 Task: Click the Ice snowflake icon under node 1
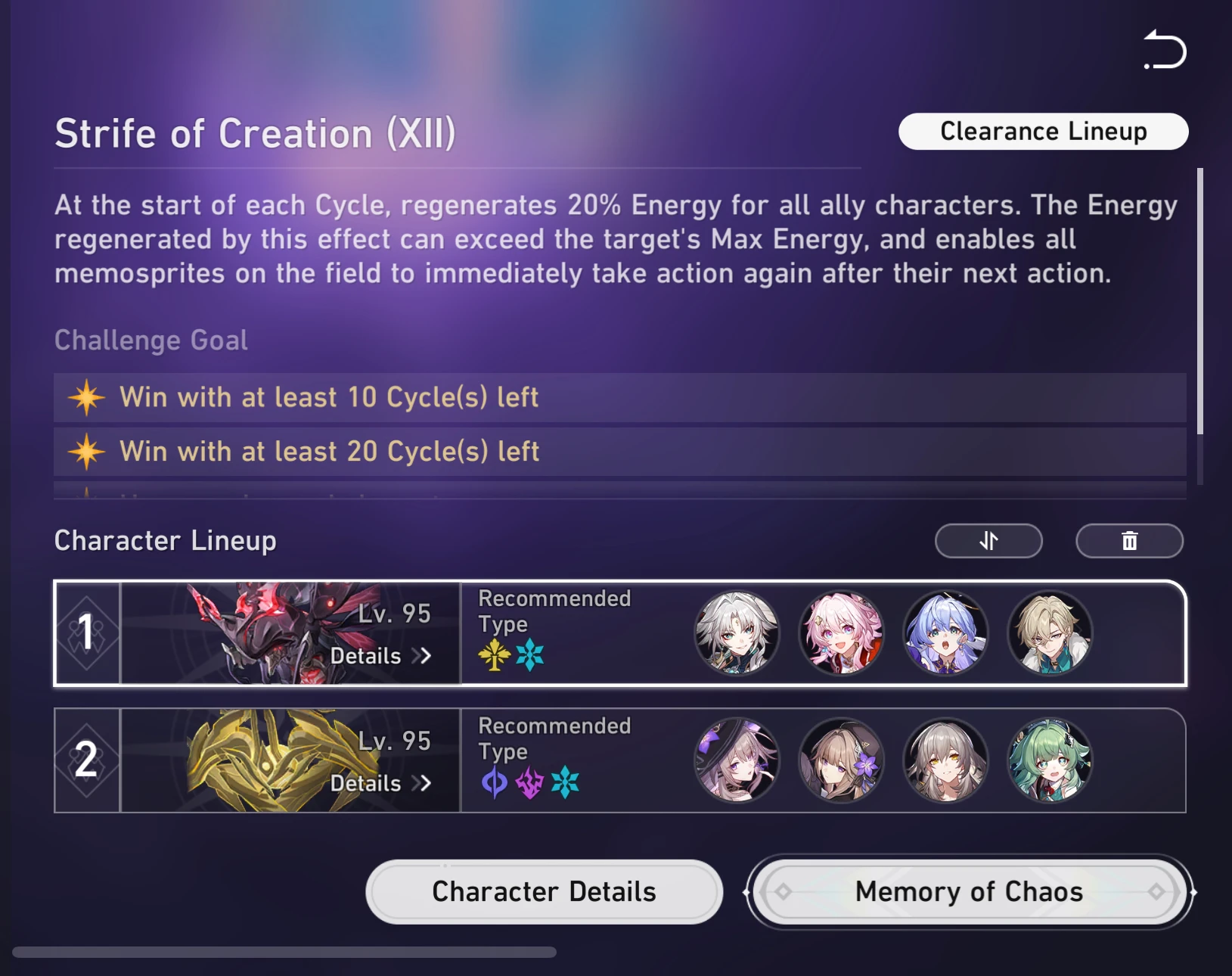coord(530,656)
